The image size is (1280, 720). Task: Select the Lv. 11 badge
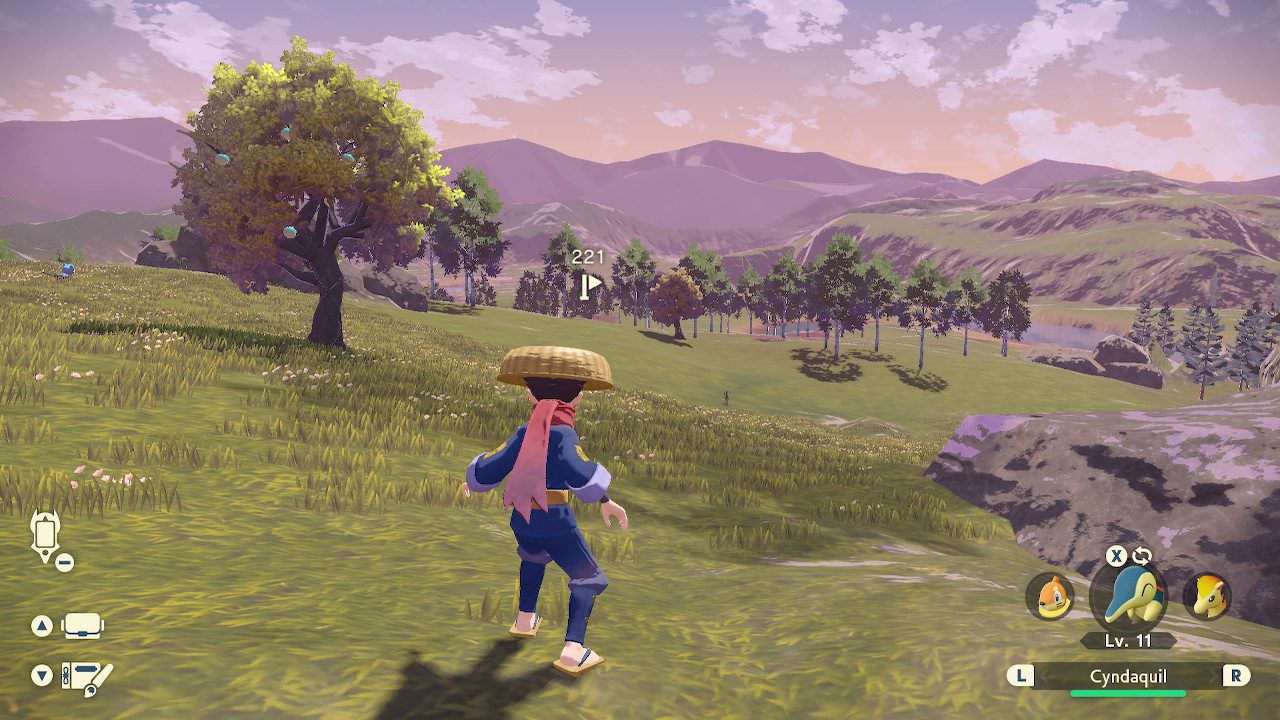coord(1127,640)
